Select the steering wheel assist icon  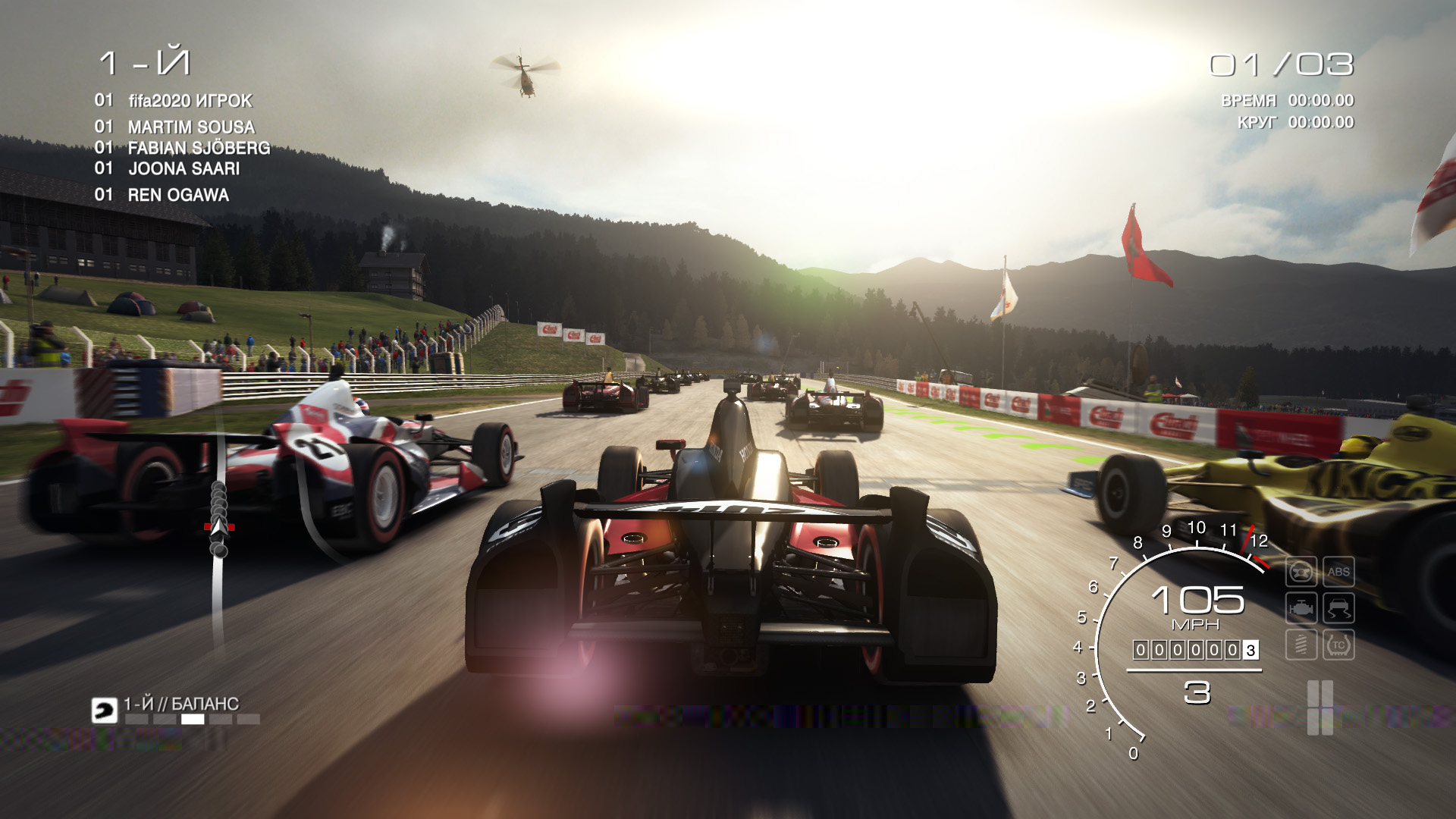tap(1301, 572)
